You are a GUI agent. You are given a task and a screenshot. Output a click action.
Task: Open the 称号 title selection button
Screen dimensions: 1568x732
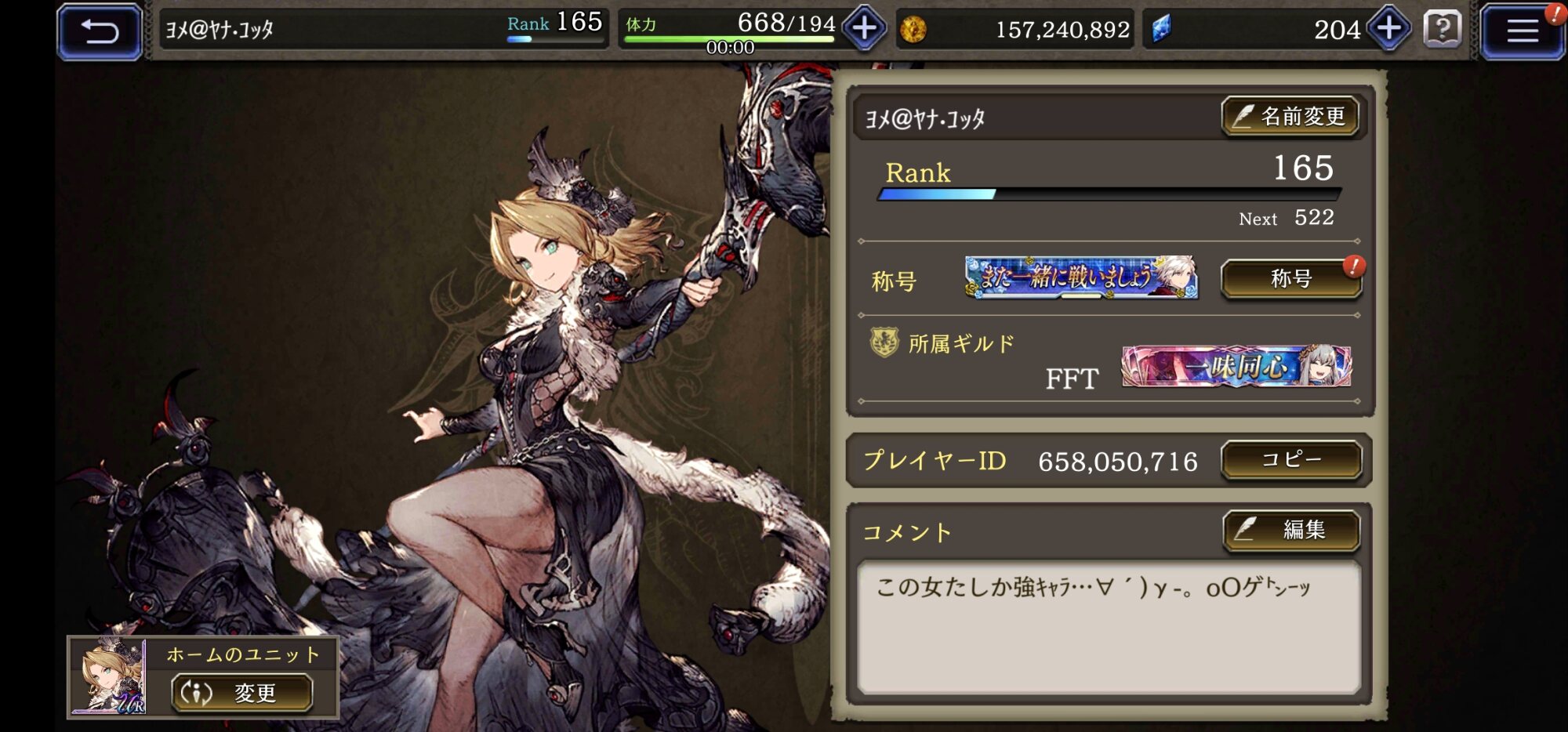coord(1290,279)
